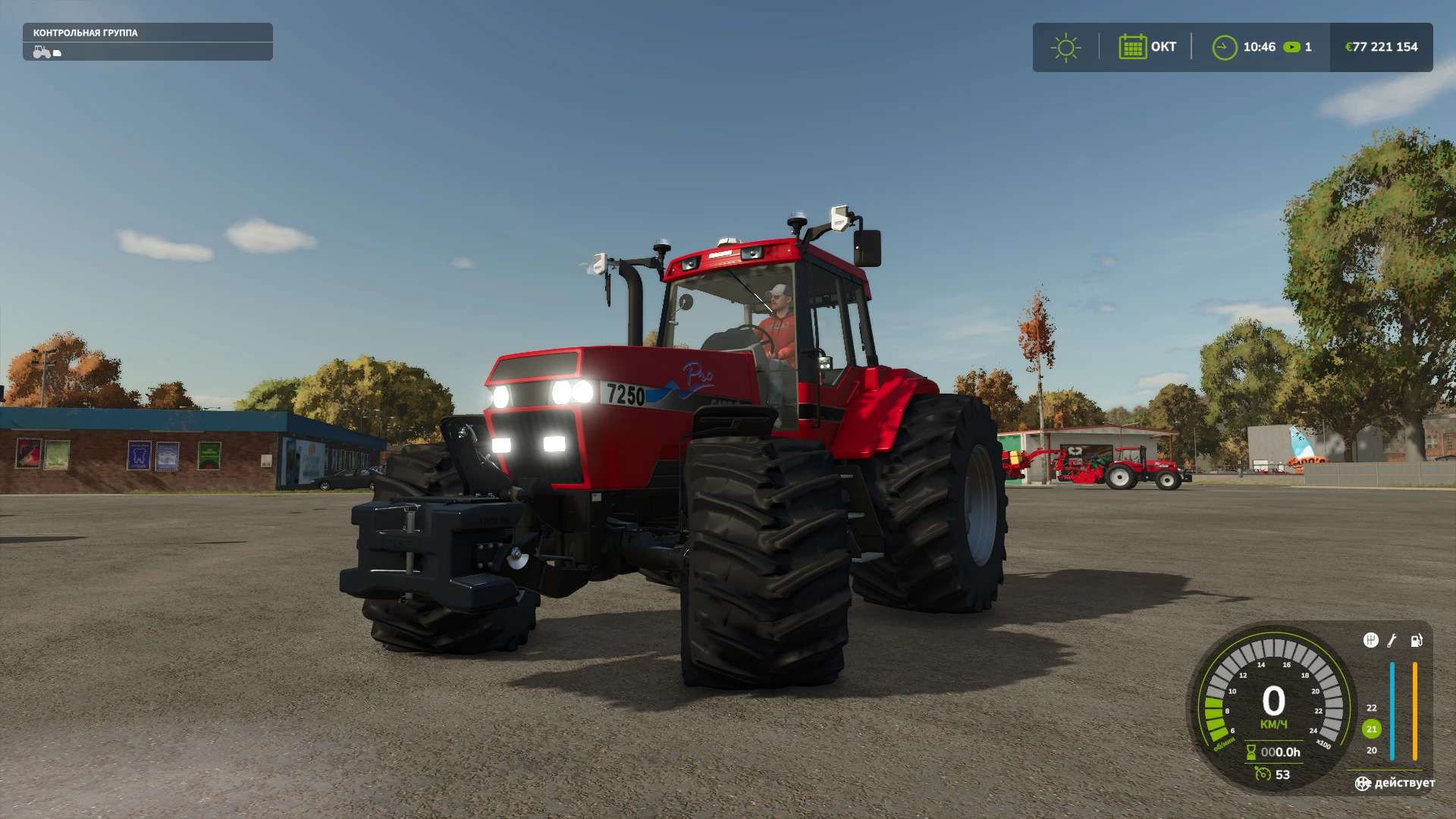
Task: Select the gearbox shifter icon
Action: (x=1370, y=640)
